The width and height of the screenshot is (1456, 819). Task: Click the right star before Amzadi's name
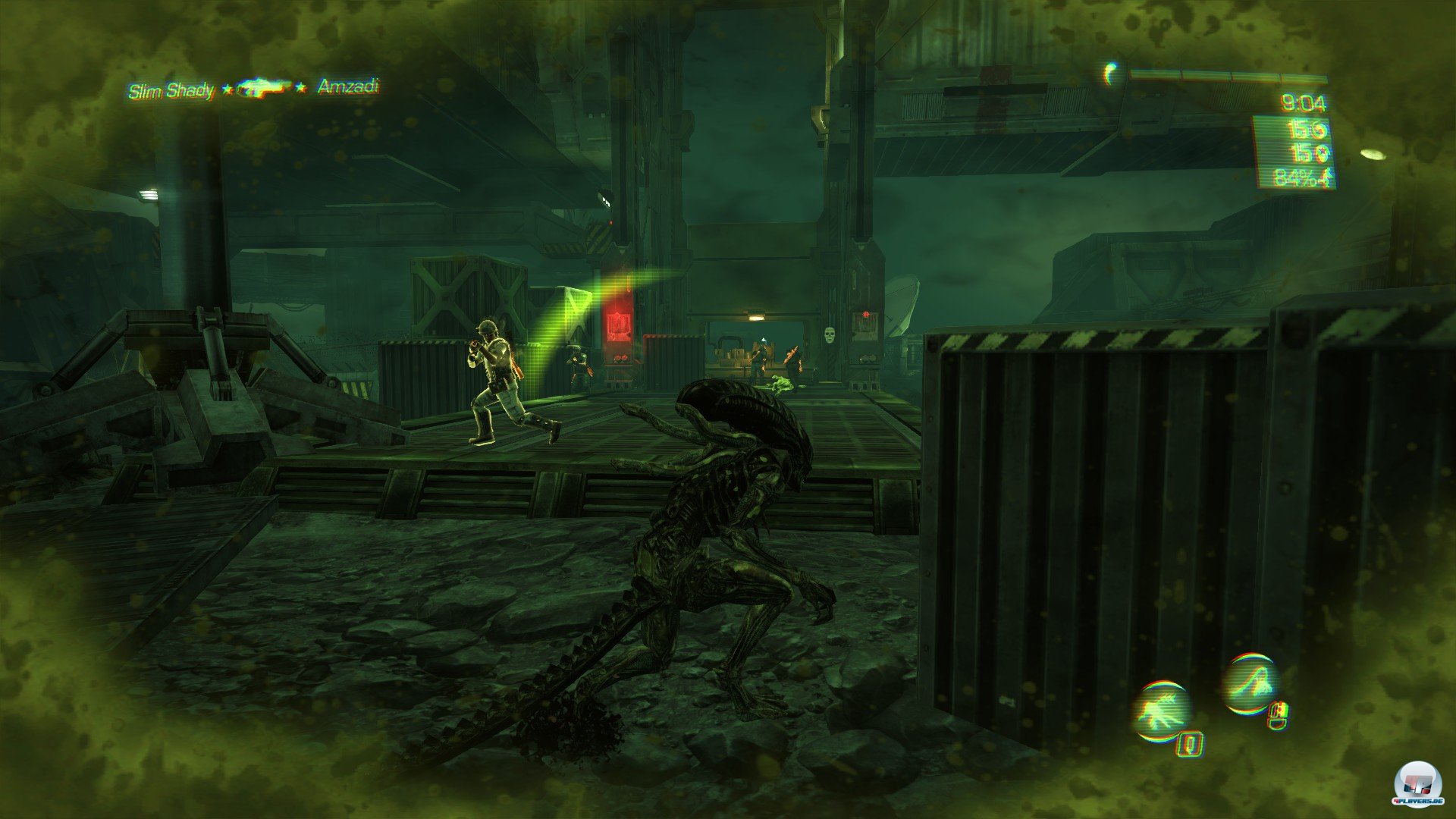click(x=300, y=86)
